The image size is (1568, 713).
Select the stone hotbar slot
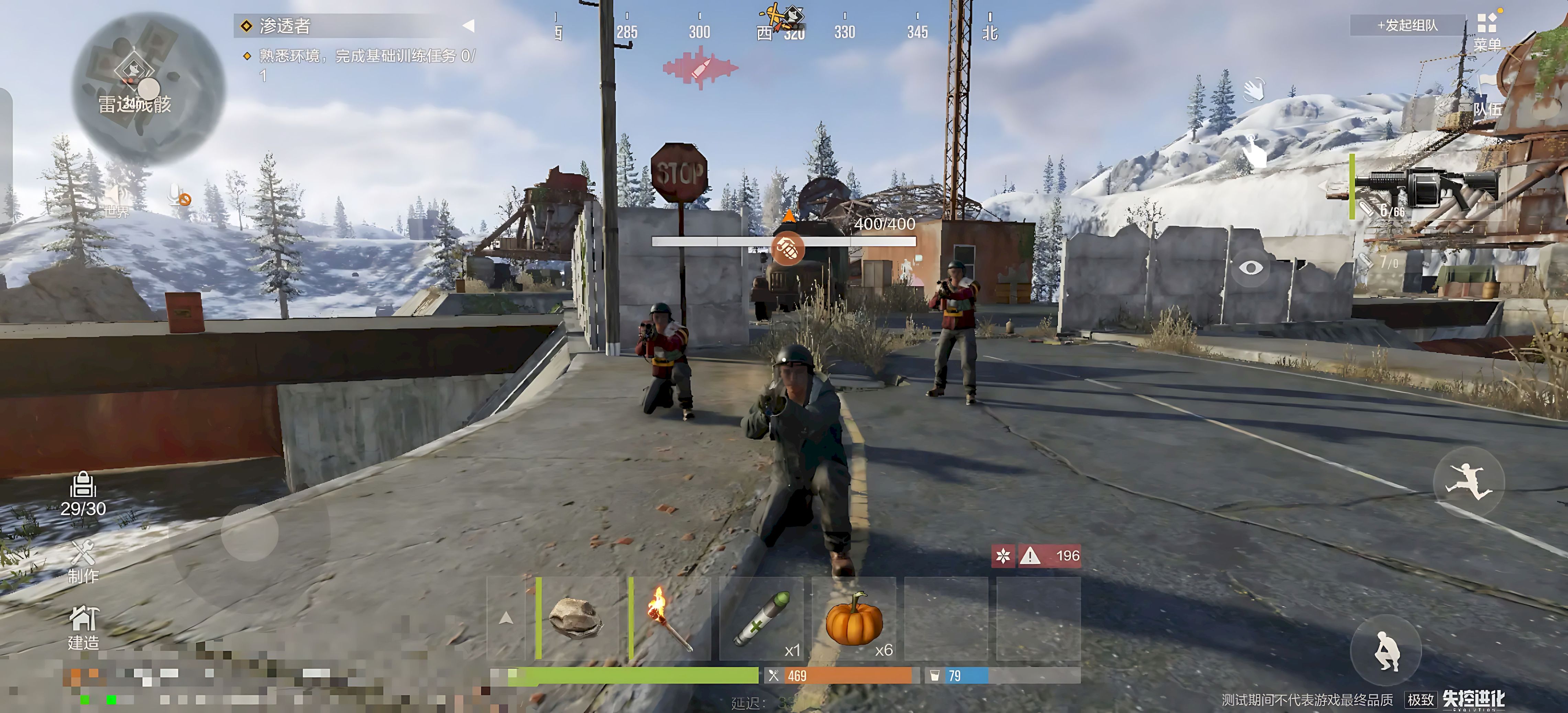[576, 618]
